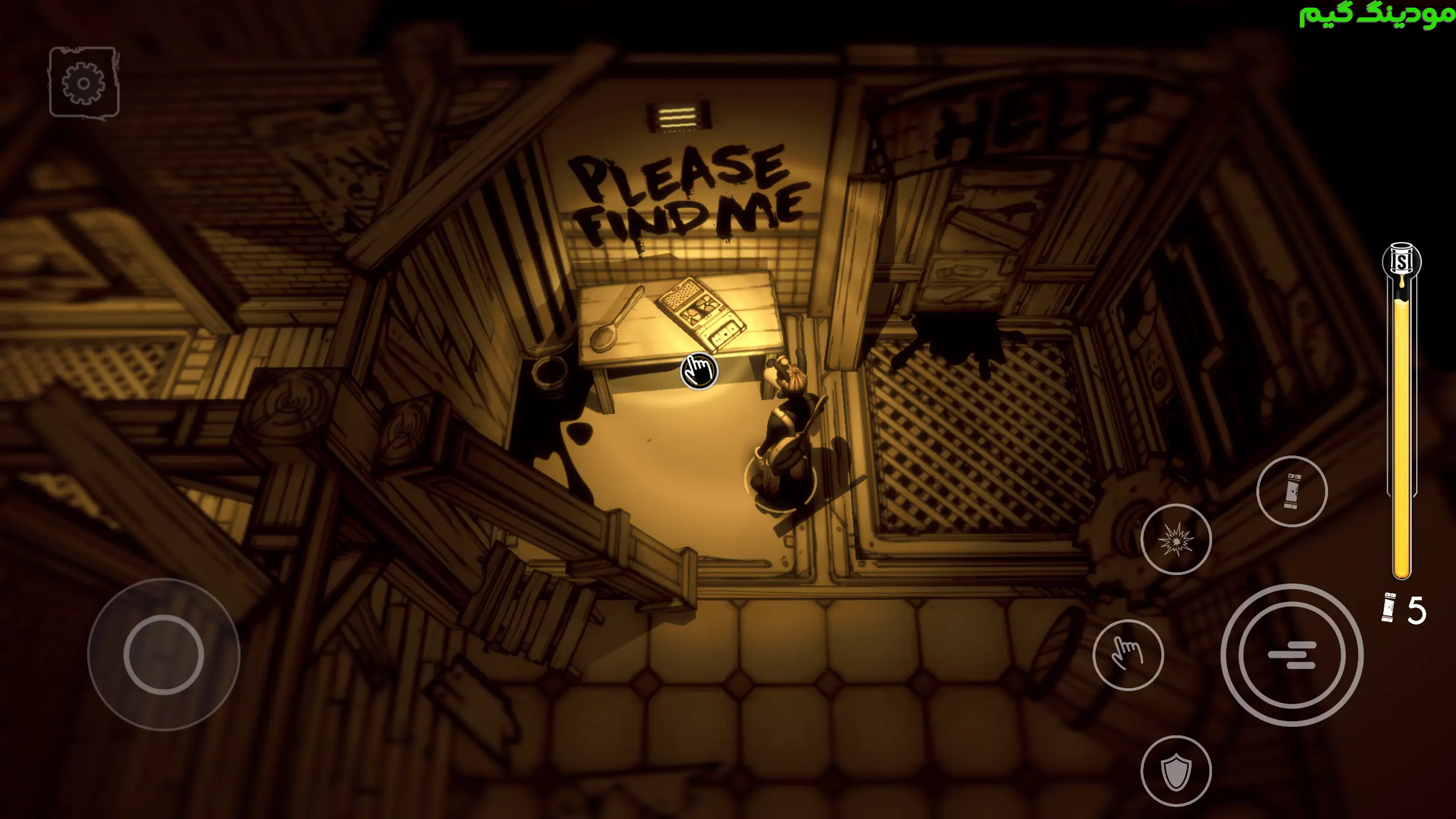Activate the shield block button
Viewport: 1456px width, 819px height.
click(1176, 771)
